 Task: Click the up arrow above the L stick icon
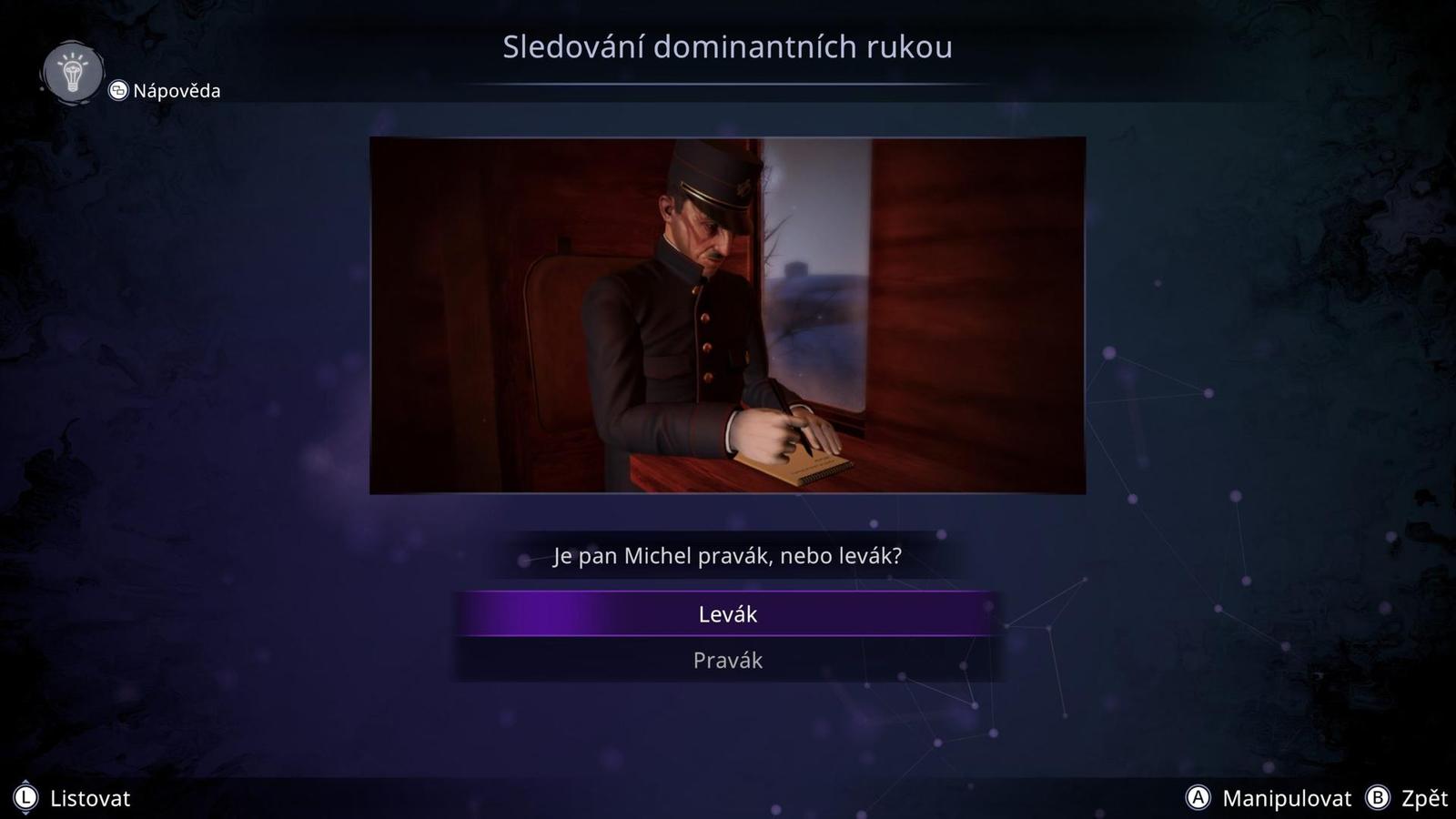[25, 782]
